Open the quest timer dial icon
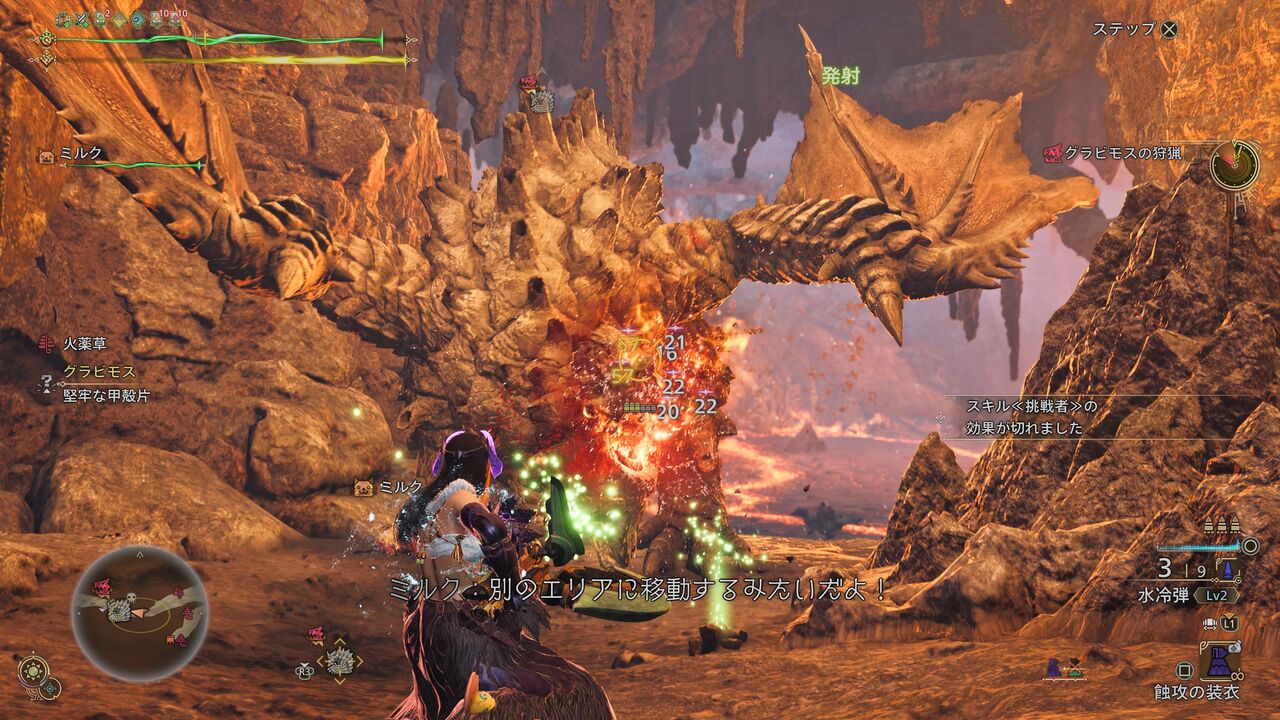The image size is (1280, 720). tap(1234, 165)
